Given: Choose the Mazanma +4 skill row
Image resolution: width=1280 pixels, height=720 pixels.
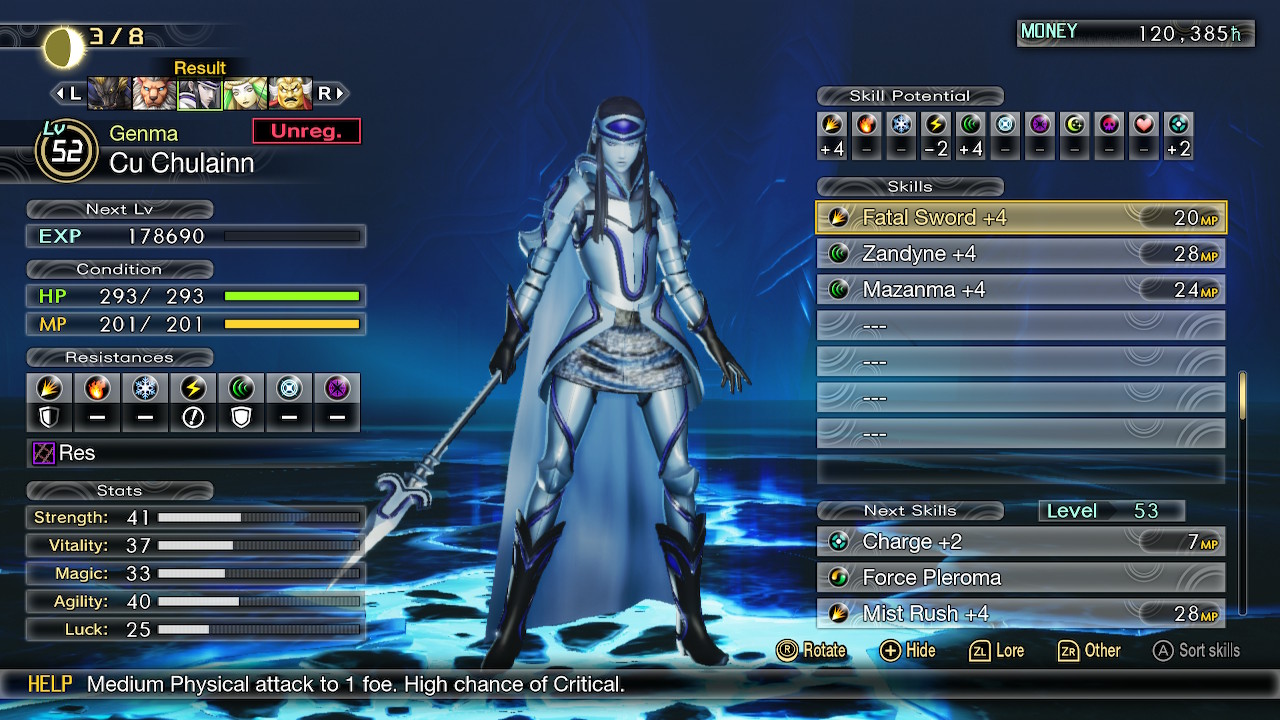Looking at the screenshot, I should [x=1020, y=290].
